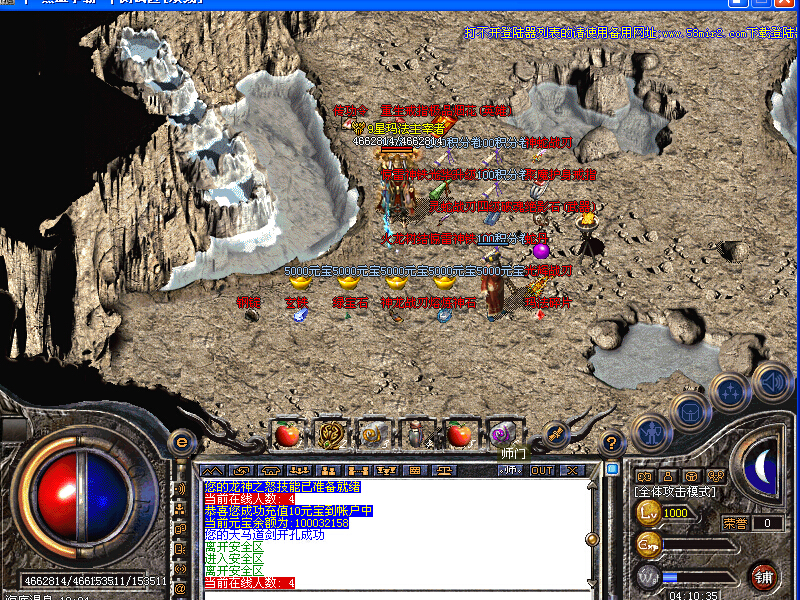Viewport: 800px width, 600px height.
Task: Open the bag with the chest button
Action: tap(689, 408)
